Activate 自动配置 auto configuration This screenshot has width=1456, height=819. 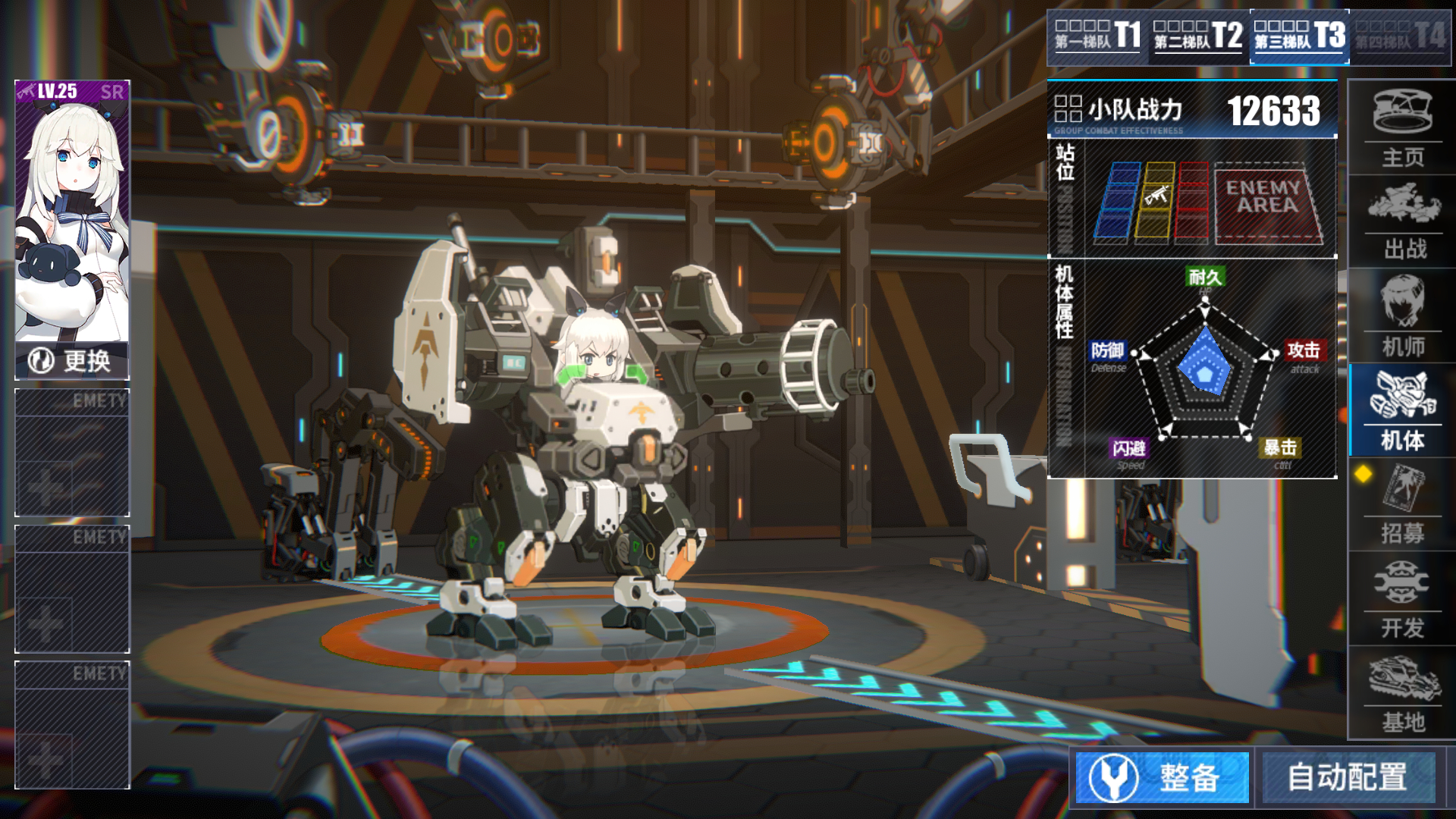point(1348,777)
